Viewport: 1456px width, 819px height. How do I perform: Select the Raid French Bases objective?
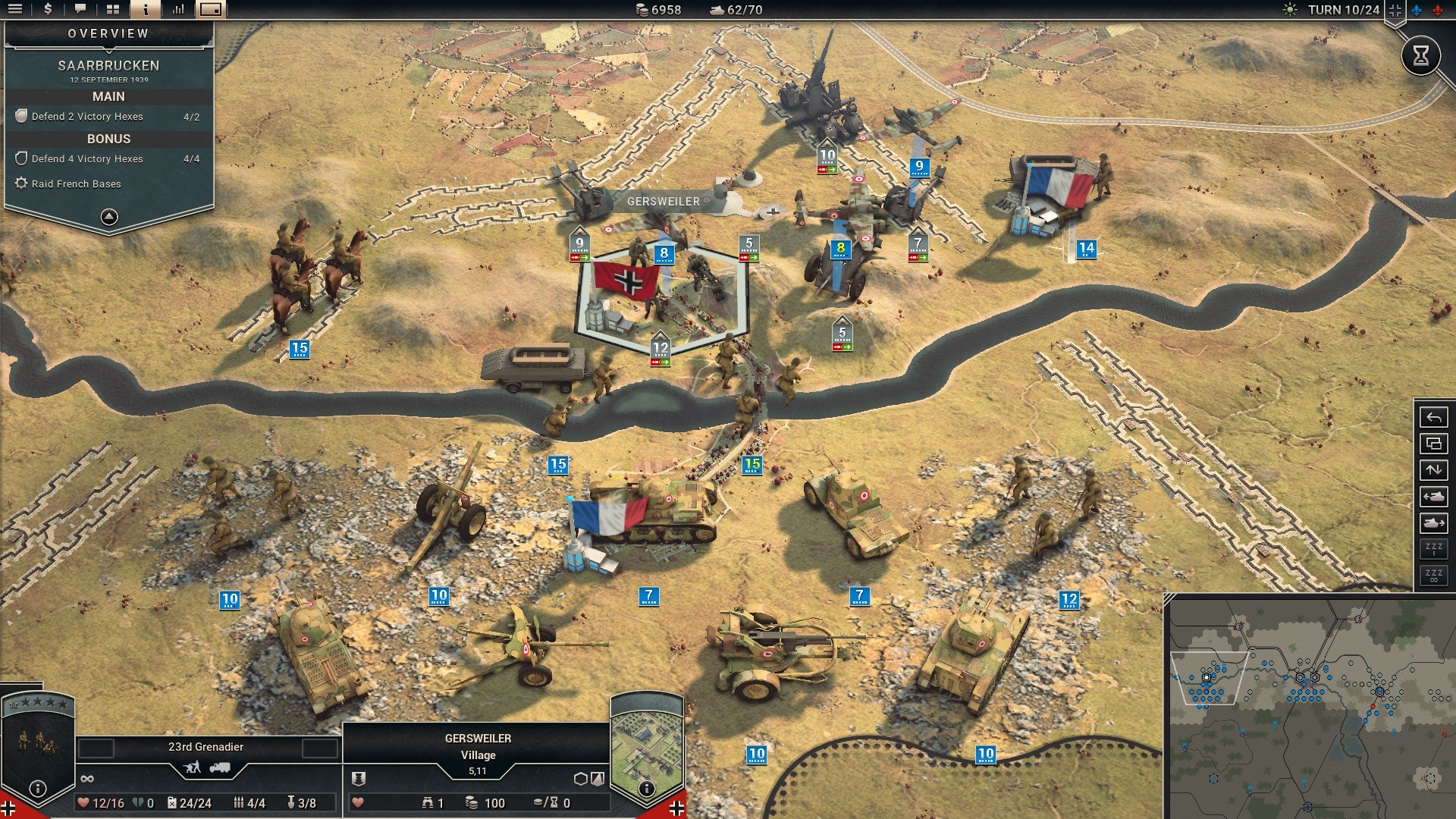[x=76, y=184]
